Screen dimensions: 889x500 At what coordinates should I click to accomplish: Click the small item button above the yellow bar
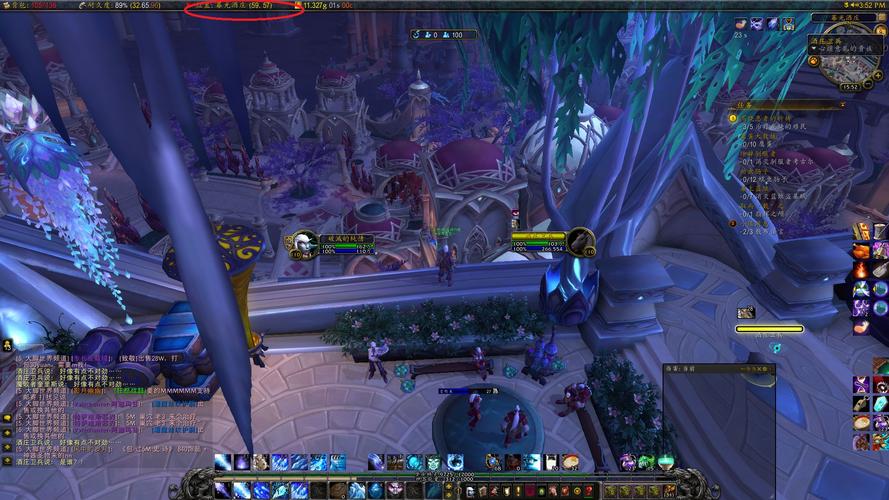coord(746,313)
